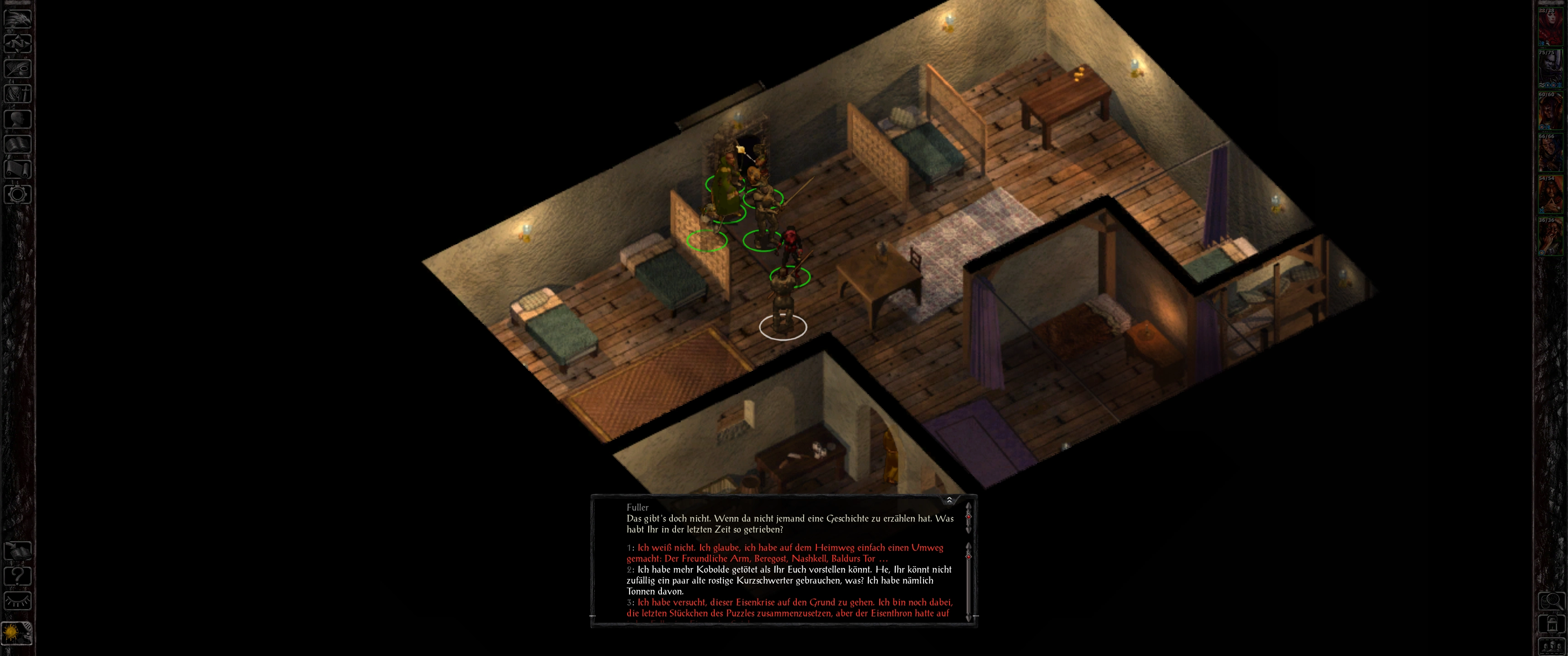Open the inventory screen icon

[18, 94]
